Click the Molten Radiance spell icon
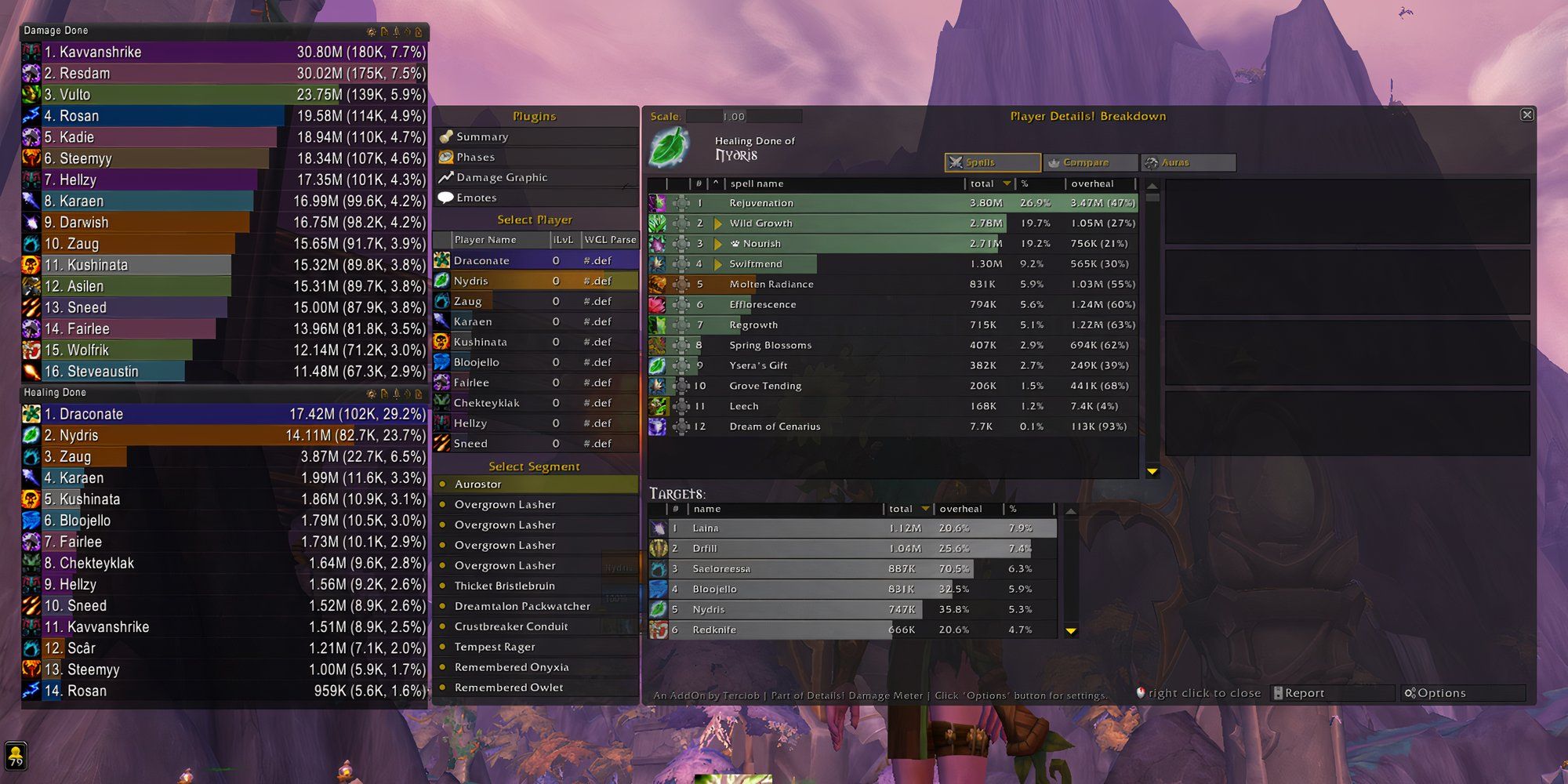The width and height of the screenshot is (1568, 784). click(x=659, y=284)
